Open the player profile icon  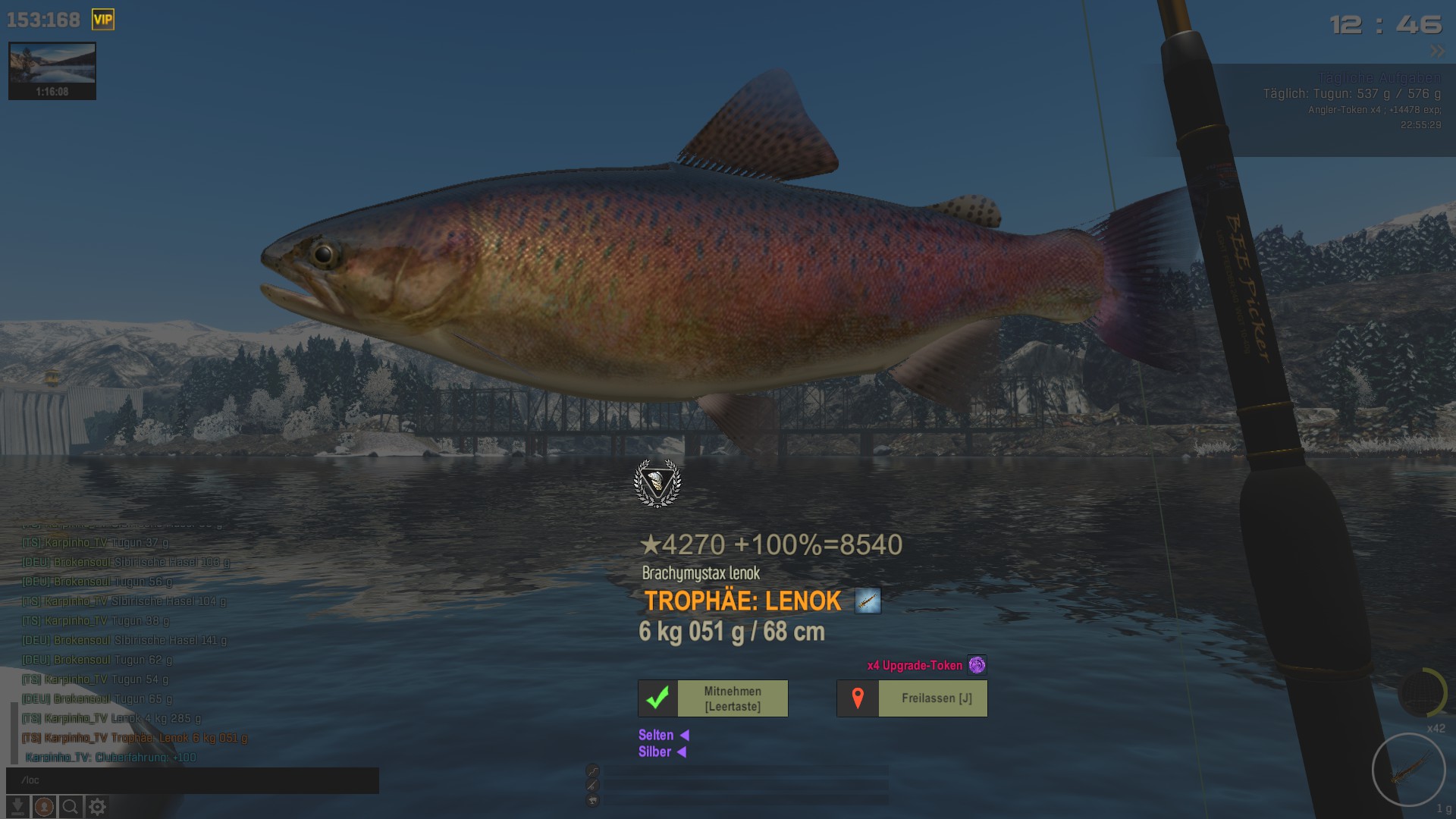pyautogui.click(x=44, y=807)
